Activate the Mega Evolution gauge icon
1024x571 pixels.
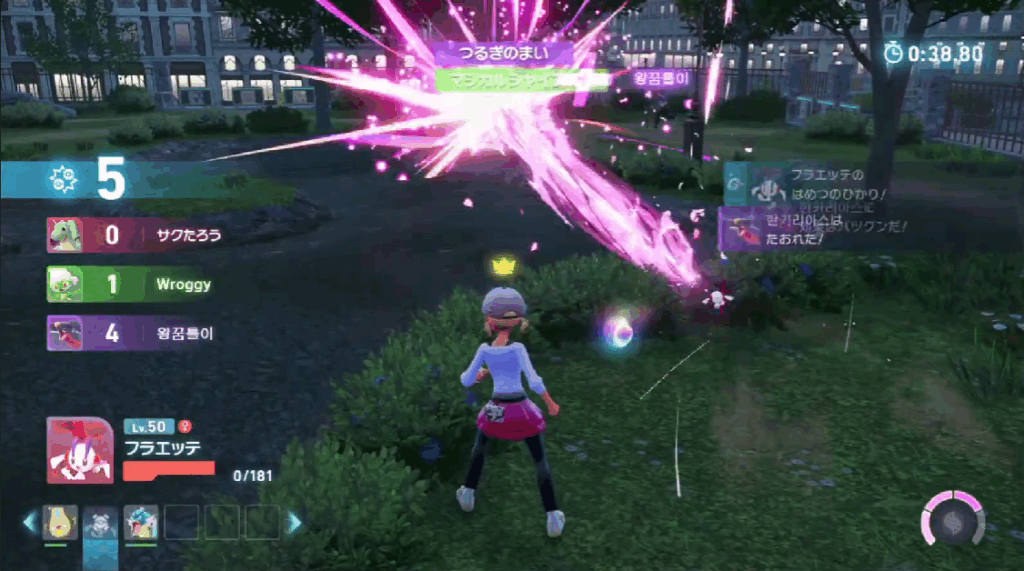click(x=952, y=517)
